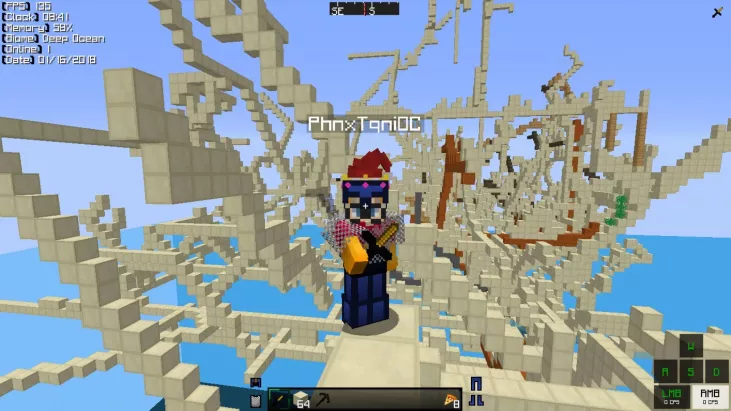Click the blue leggings armor icon
Viewport: 731px width, 411px height.
475,383
